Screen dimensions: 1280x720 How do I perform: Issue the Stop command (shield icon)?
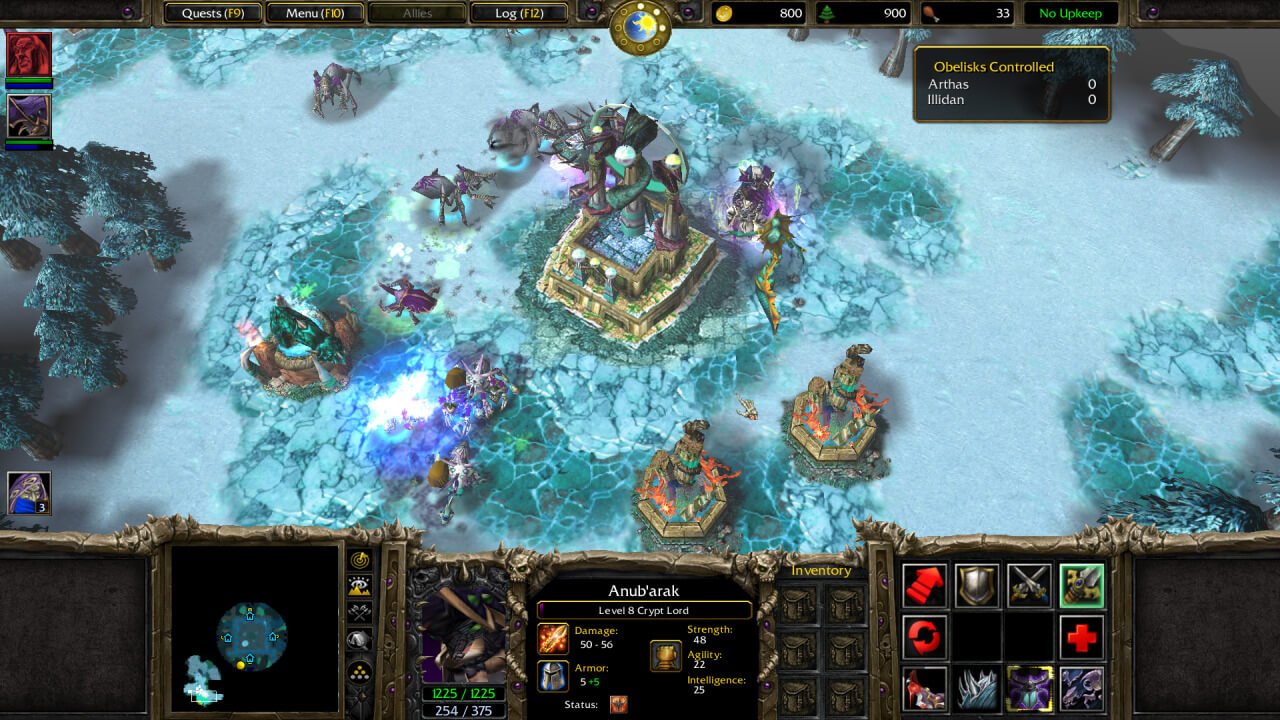coord(977,586)
